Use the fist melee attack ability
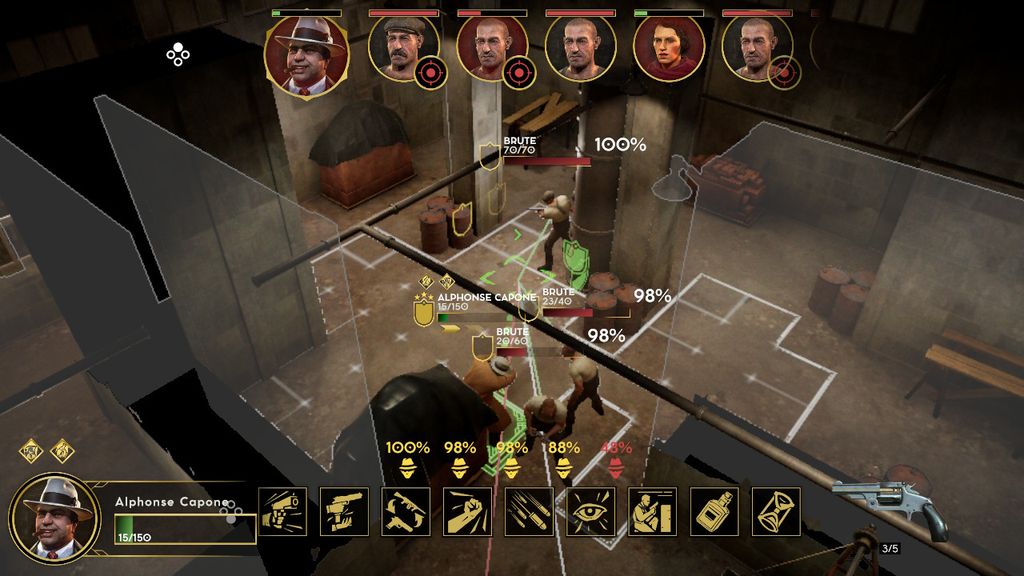1024x576 pixels. click(x=467, y=511)
